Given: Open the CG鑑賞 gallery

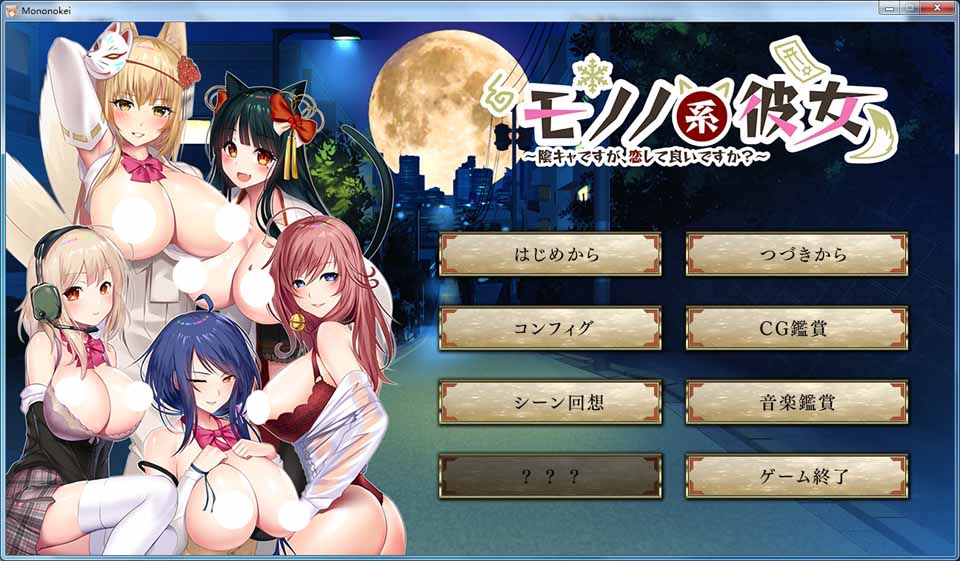Looking at the screenshot, I should [797, 328].
